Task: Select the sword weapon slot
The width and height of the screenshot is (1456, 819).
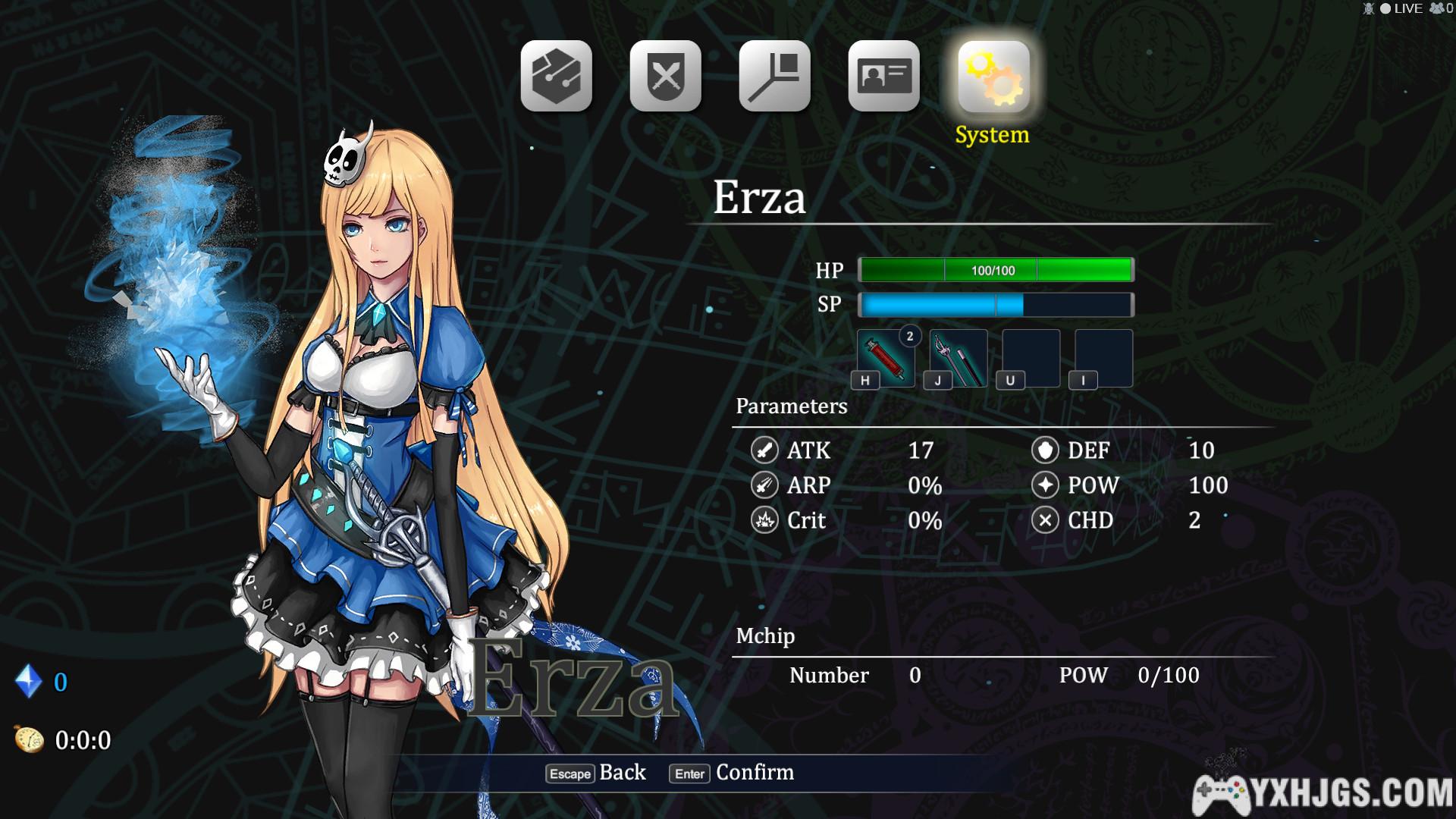Action: (959, 359)
